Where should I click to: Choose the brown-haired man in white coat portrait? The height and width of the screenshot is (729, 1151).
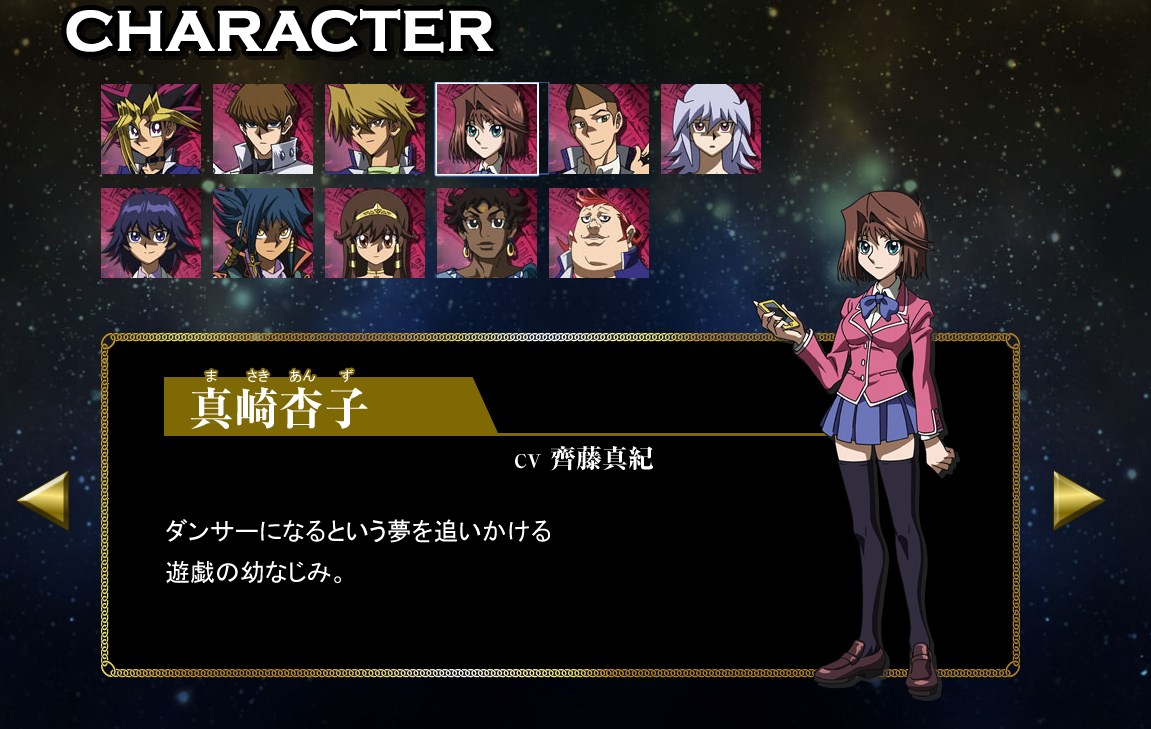coord(263,129)
